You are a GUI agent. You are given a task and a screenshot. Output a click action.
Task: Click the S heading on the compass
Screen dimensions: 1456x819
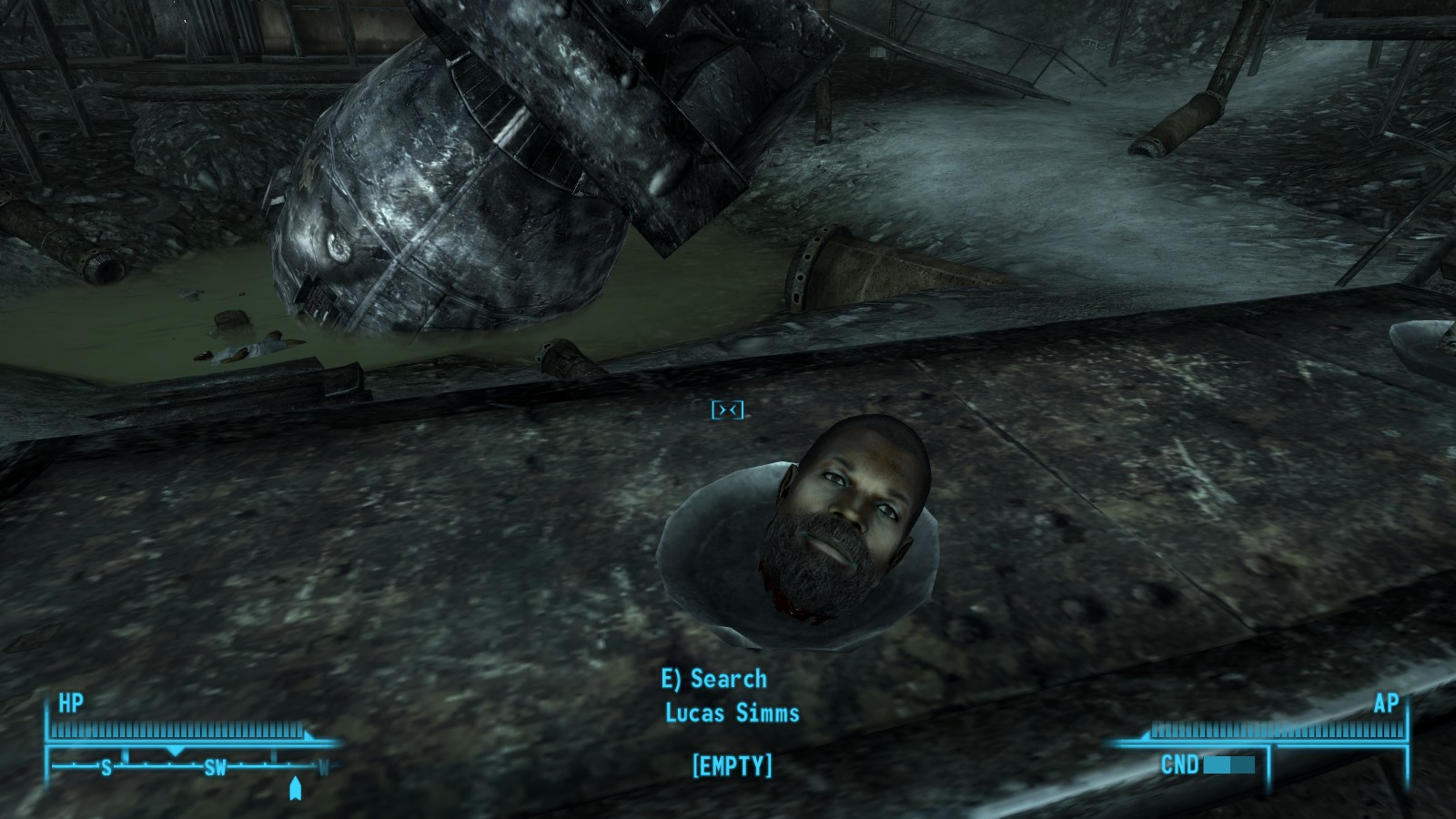point(106,767)
